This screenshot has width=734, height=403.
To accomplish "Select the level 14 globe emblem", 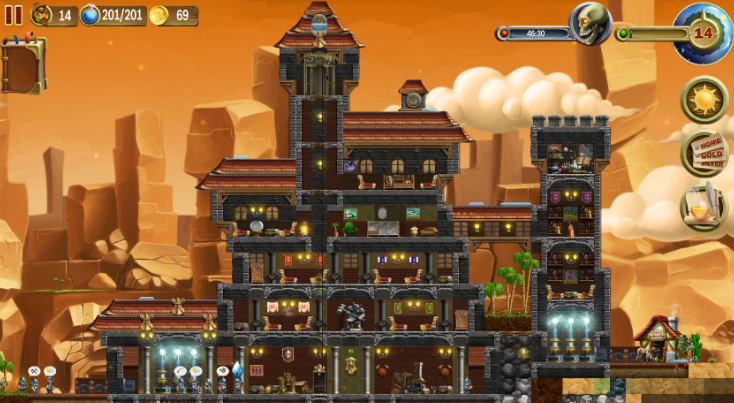I will click(x=704, y=32).
